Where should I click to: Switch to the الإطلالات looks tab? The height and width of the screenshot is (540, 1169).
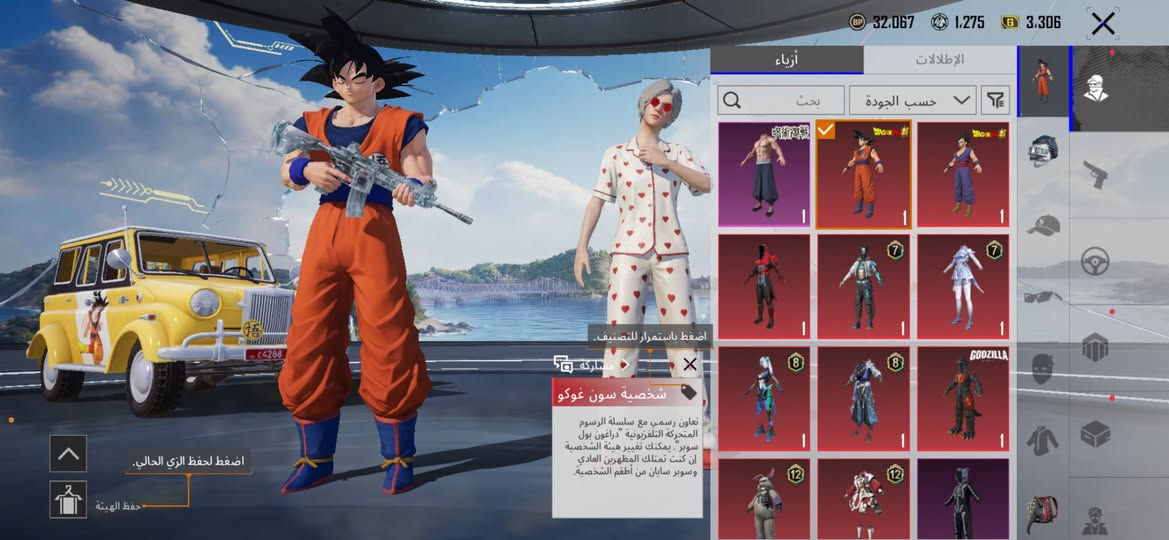pos(939,60)
